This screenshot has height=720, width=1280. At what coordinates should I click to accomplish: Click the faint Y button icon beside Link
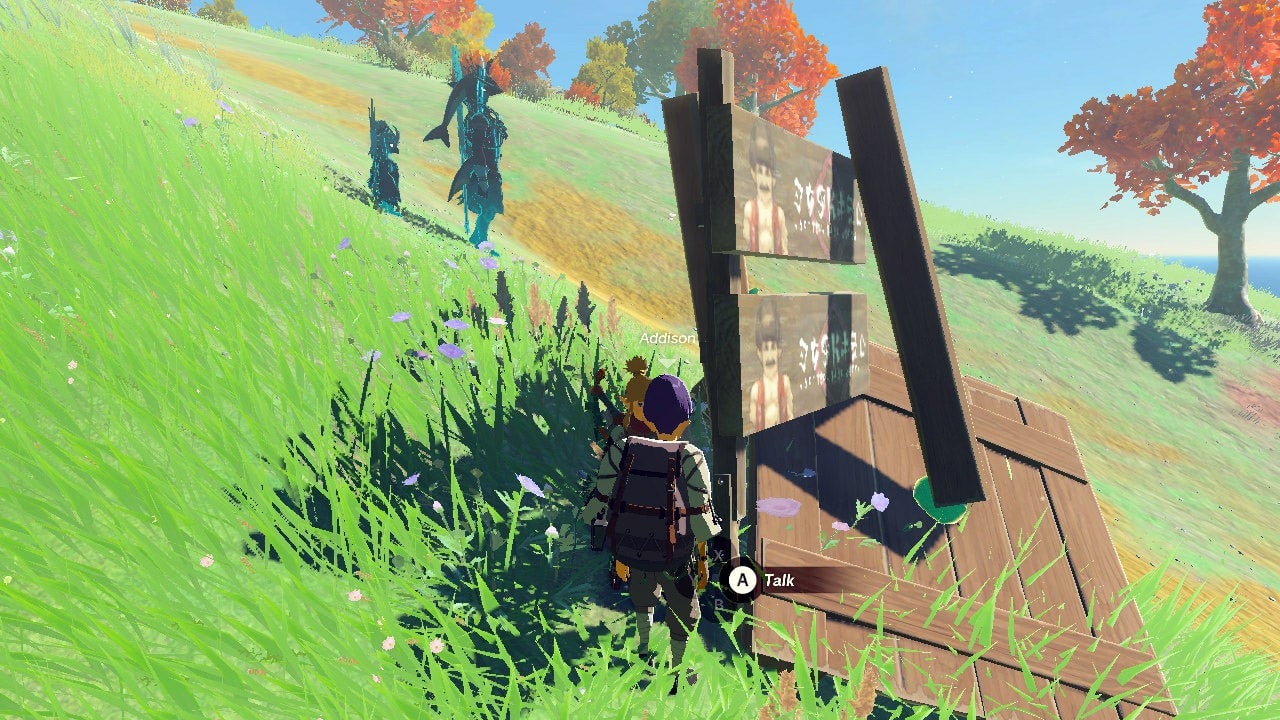pos(693,579)
